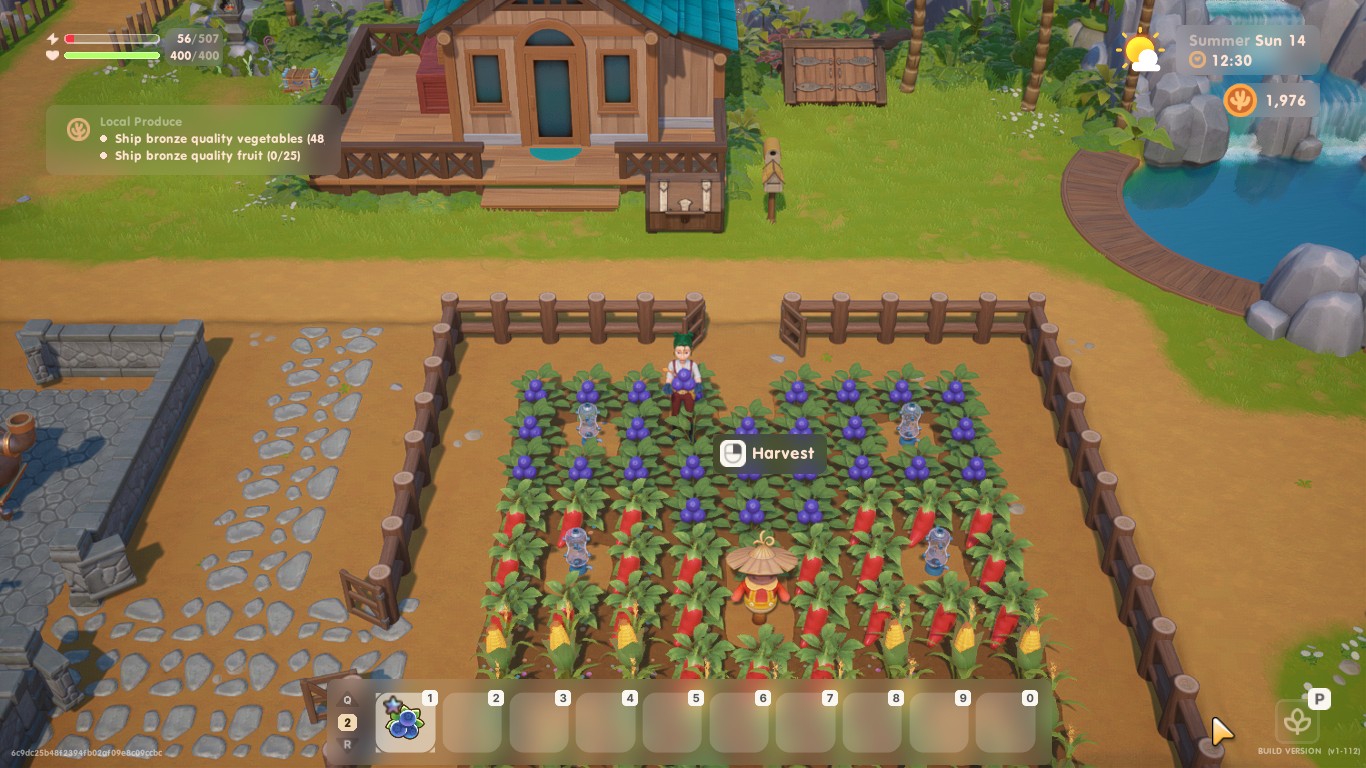The width and height of the screenshot is (1366, 768).
Task: Click the Harvest mouse prompt
Action: click(x=768, y=453)
